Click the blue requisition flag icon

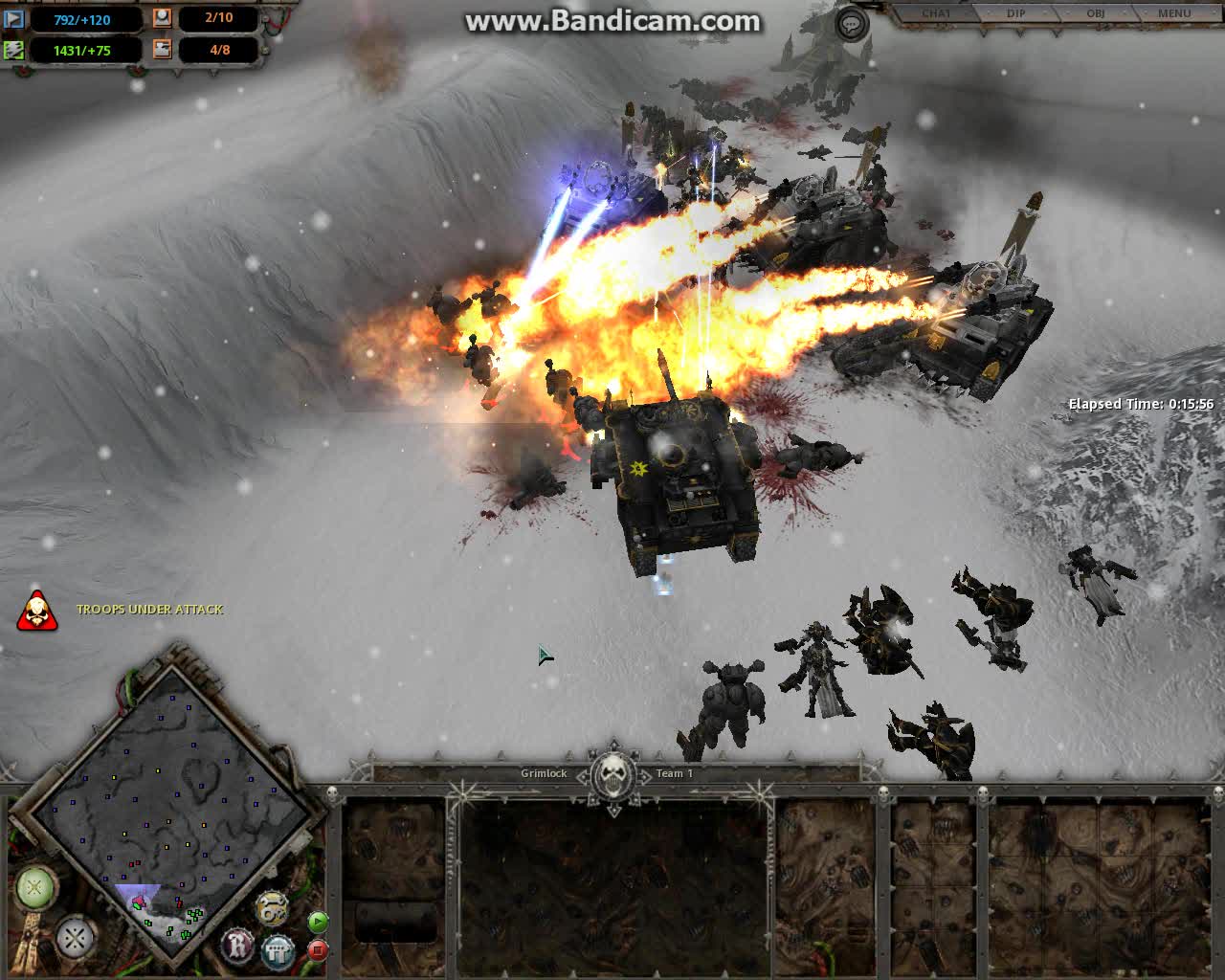click(x=14, y=19)
